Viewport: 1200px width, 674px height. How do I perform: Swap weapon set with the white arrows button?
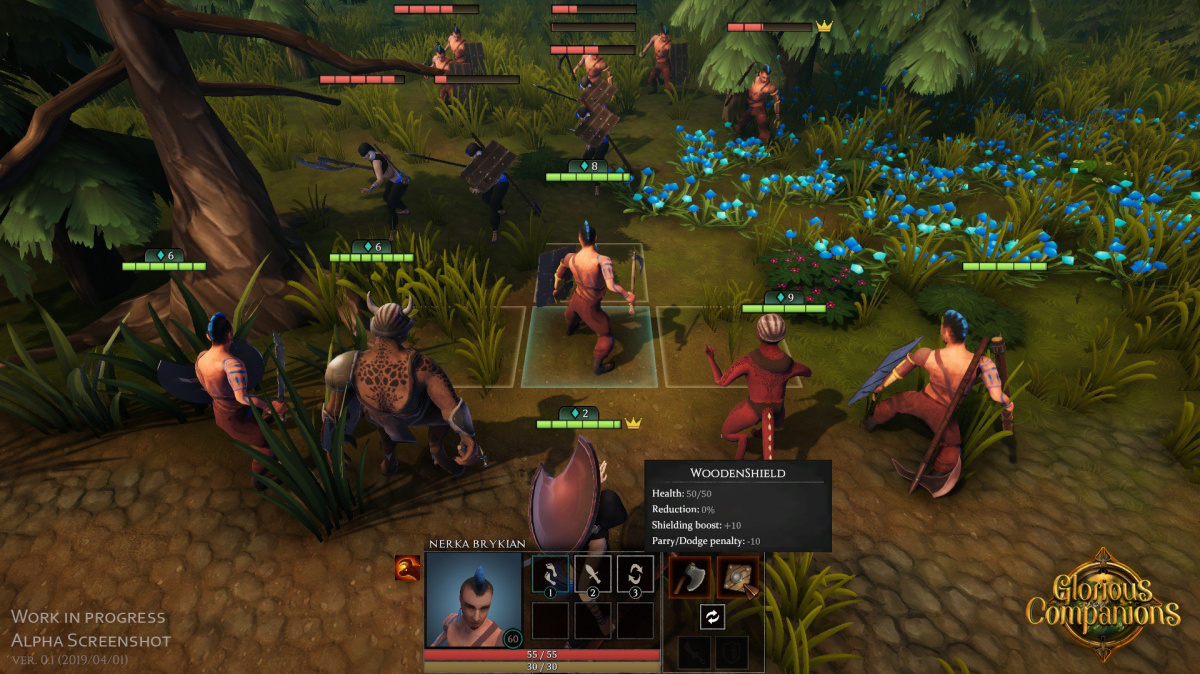coord(712,617)
